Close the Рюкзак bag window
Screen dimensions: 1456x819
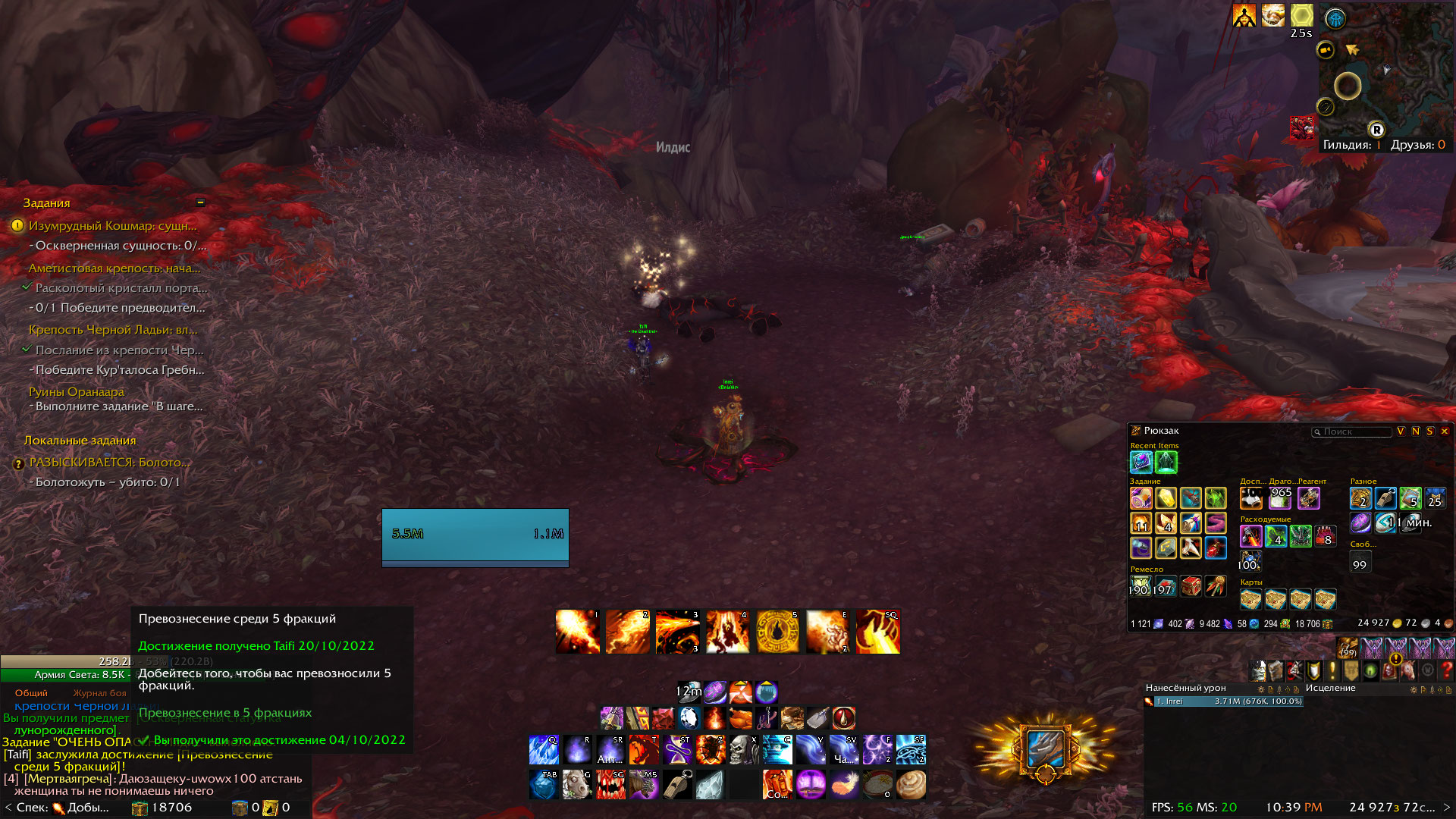pyautogui.click(x=1445, y=431)
